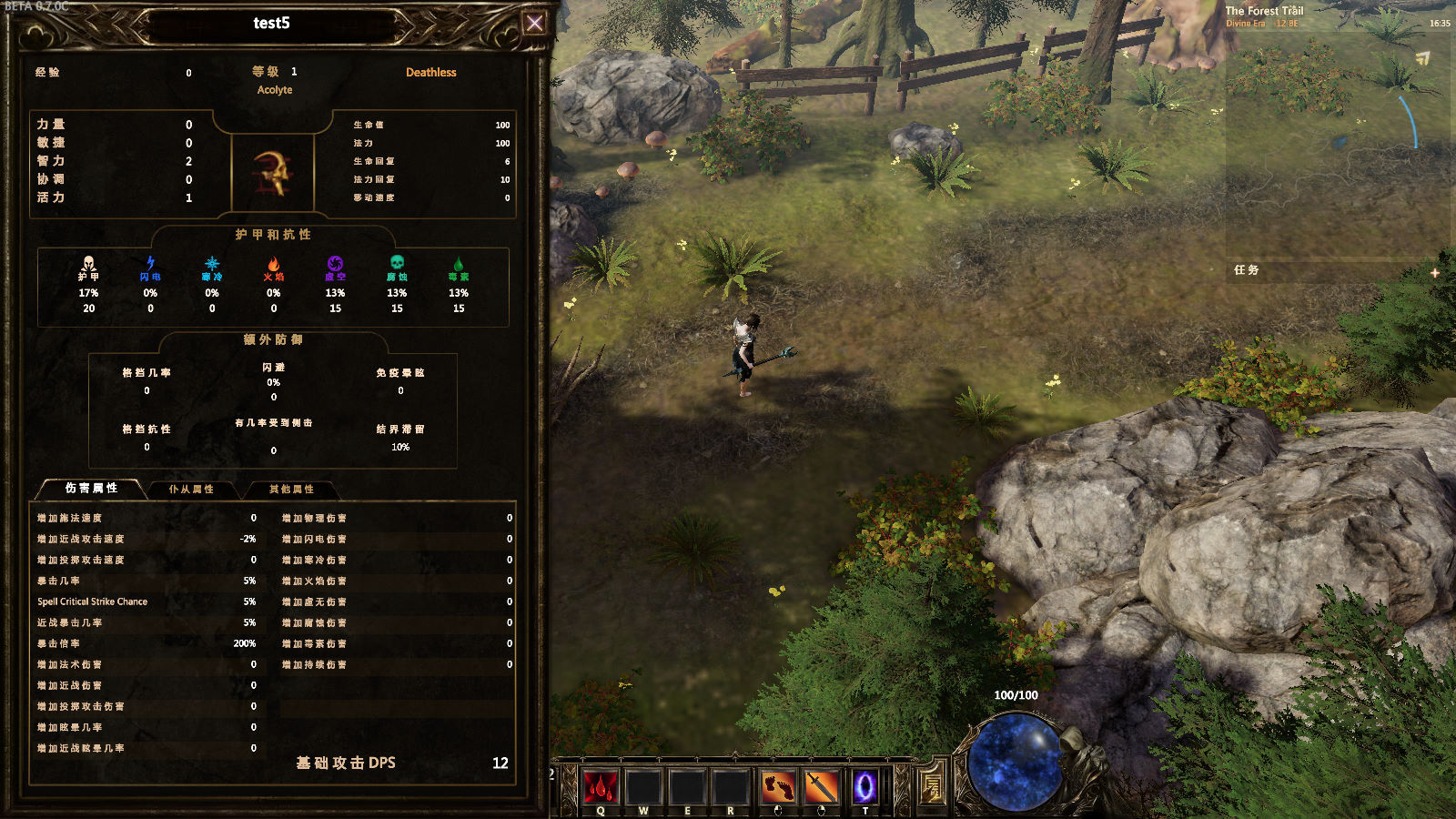Click the 寒冷 cold resistance snowflake icon

click(x=212, y=264)
